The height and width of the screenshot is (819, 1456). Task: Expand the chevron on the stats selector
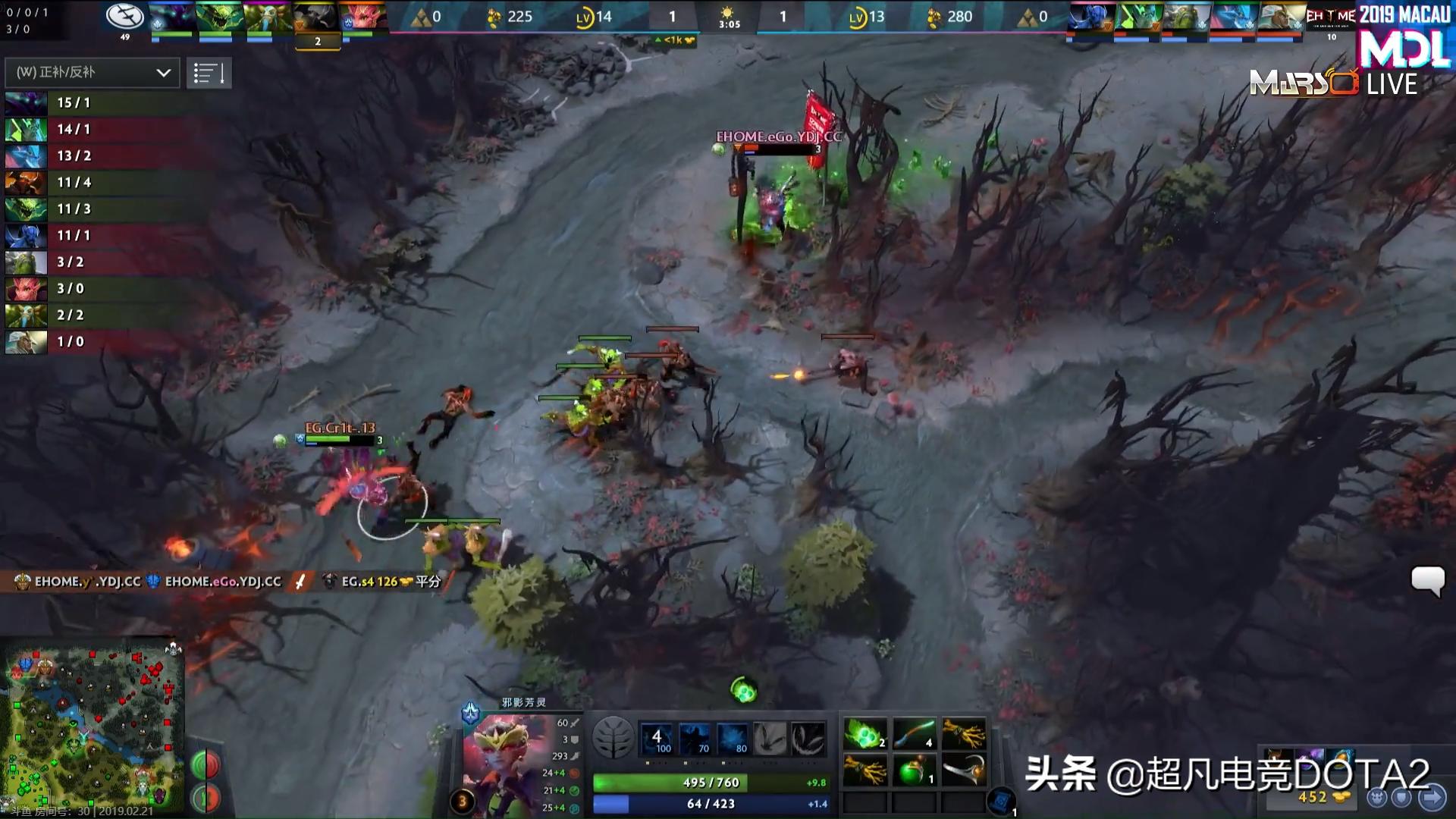point(162,73)
